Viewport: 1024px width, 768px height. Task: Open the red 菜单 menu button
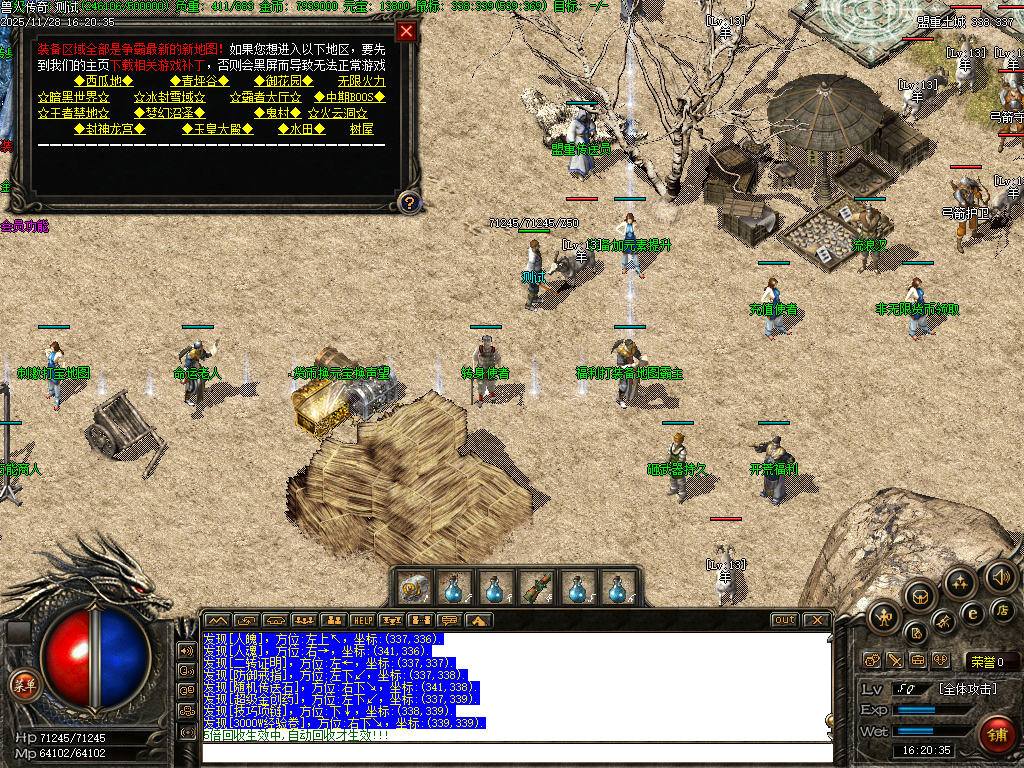[23, 684]
